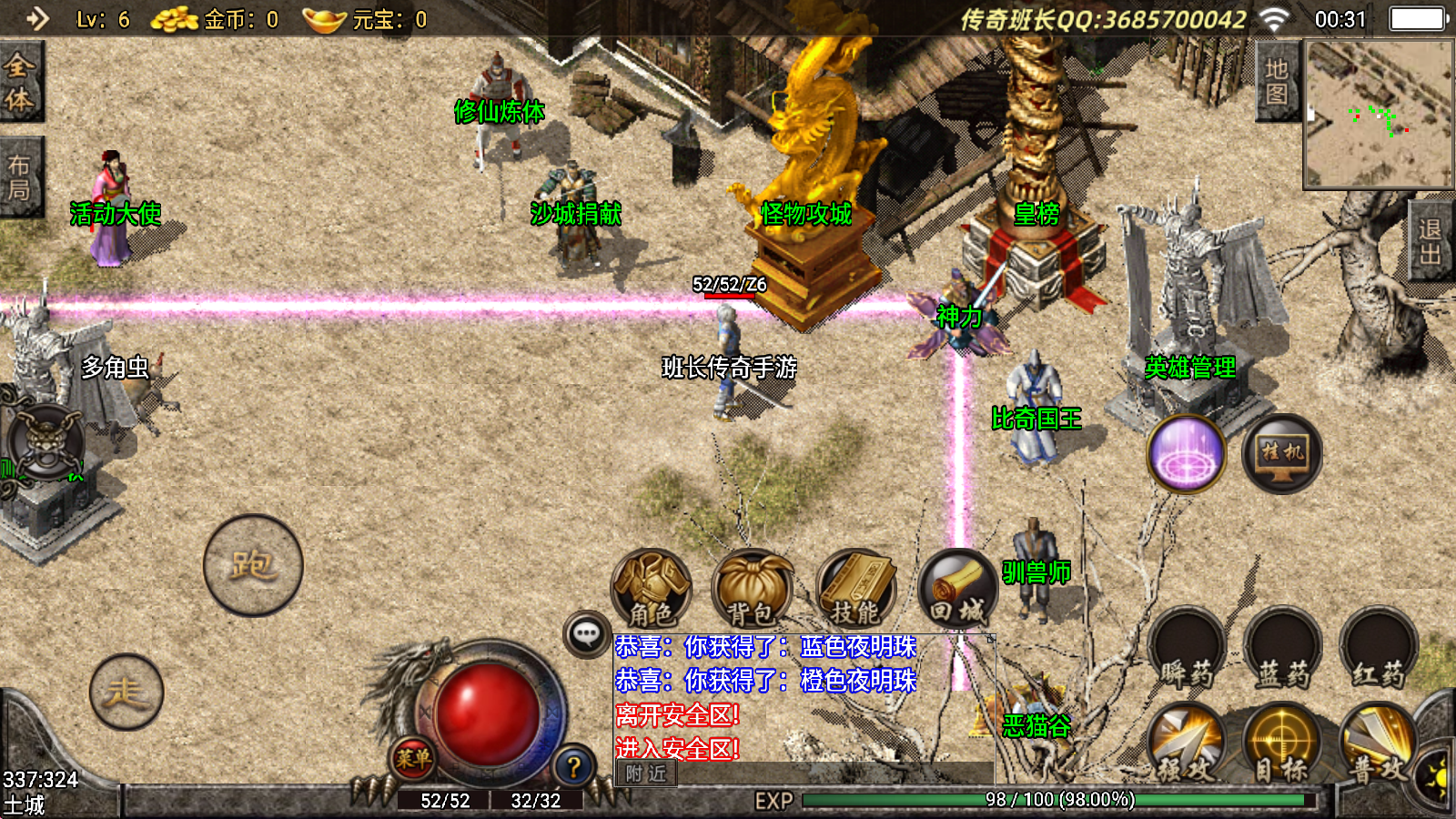Click the 退出 exit button
This screenshot has width=1456, height=819.
pos(1430,242)
